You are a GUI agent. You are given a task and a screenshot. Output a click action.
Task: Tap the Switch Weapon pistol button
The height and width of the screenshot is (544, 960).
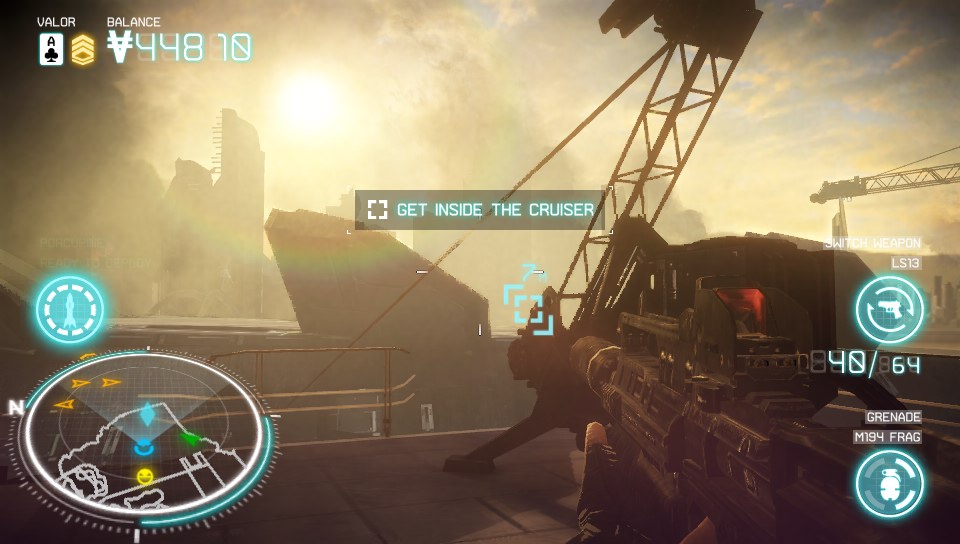tap(889, 309)
